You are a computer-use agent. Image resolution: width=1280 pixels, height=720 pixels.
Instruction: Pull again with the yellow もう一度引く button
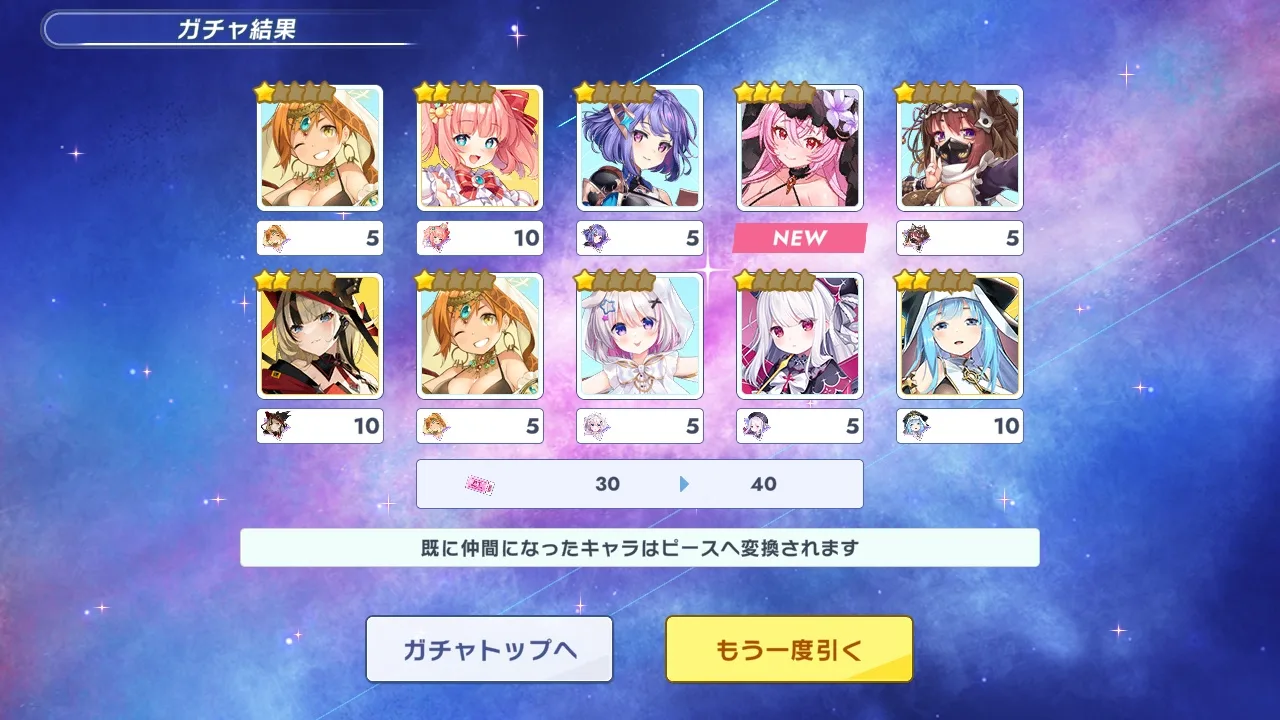(x=789, y=649)
